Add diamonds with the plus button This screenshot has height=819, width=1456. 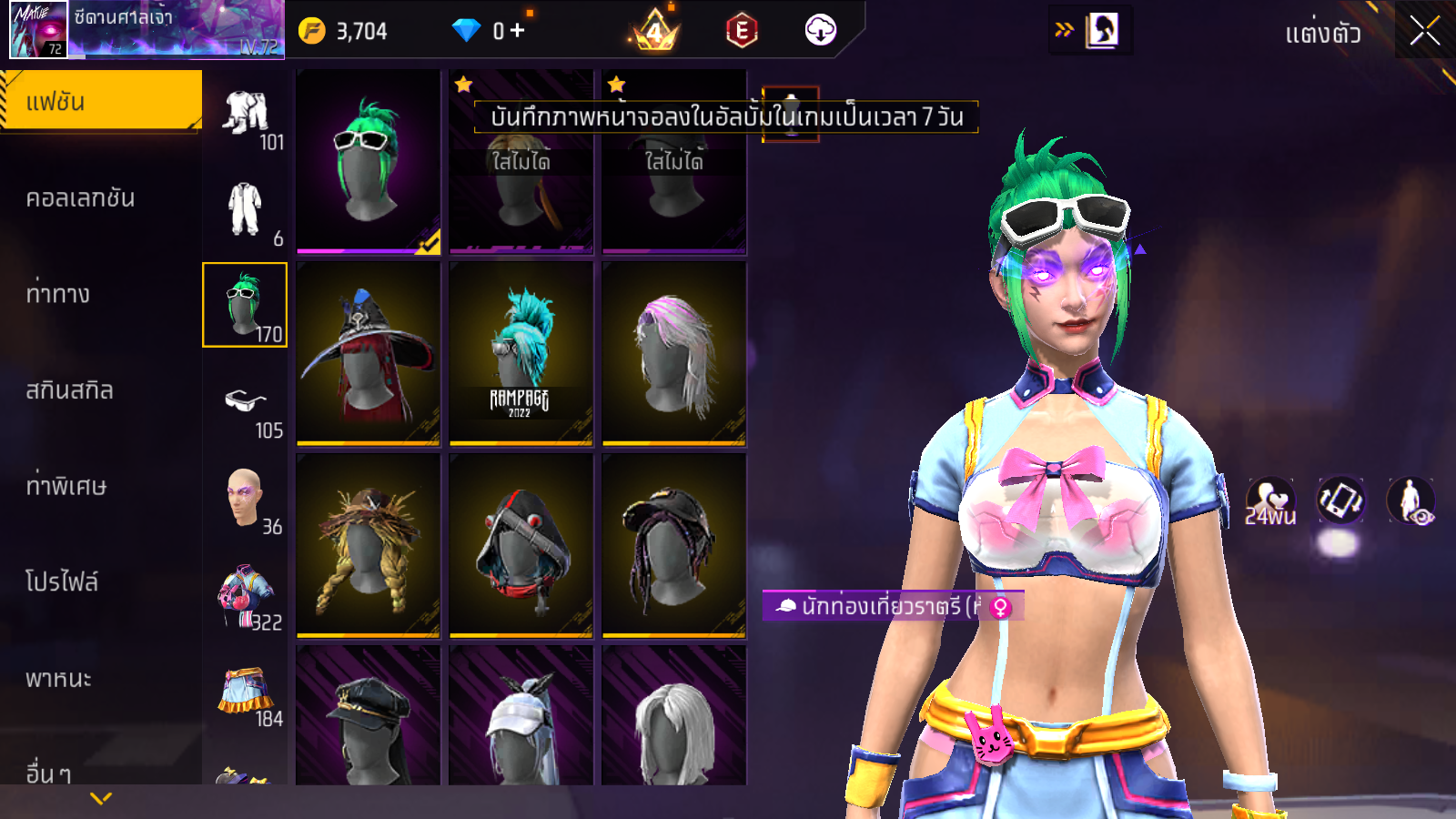click(x=517, y=31)
